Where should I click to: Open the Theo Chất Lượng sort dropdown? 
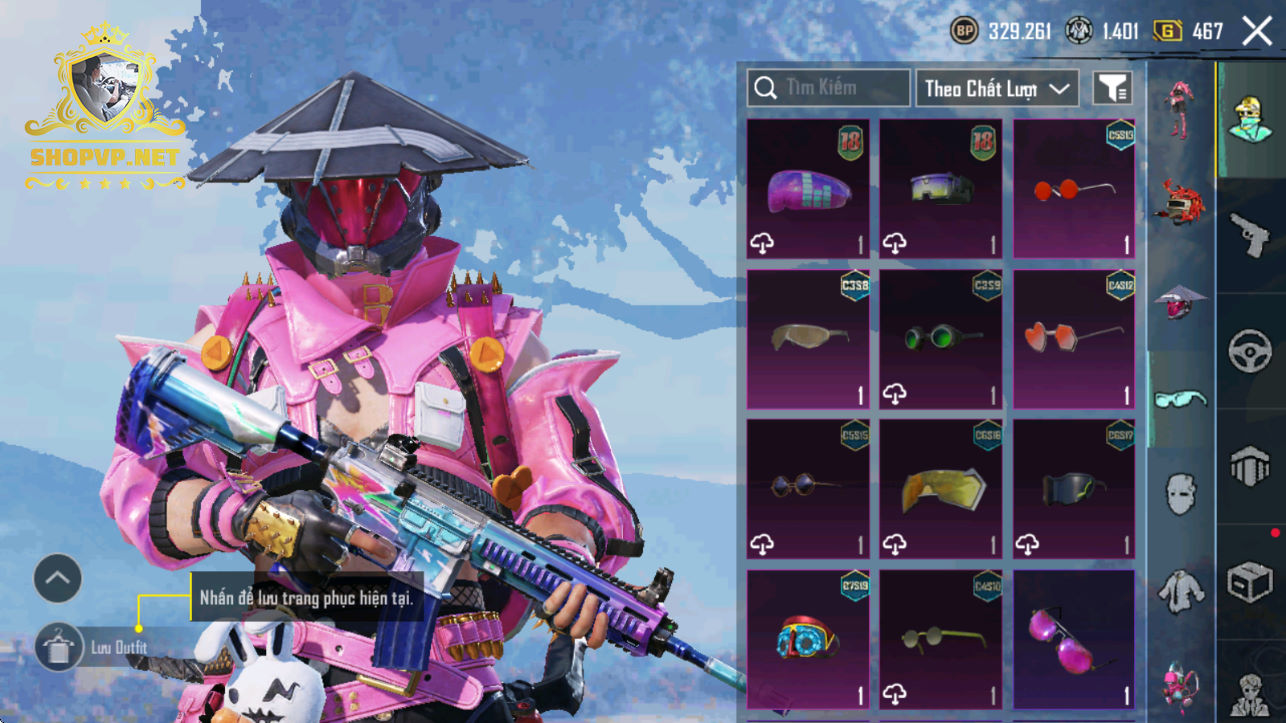click(x=997, y=88)
